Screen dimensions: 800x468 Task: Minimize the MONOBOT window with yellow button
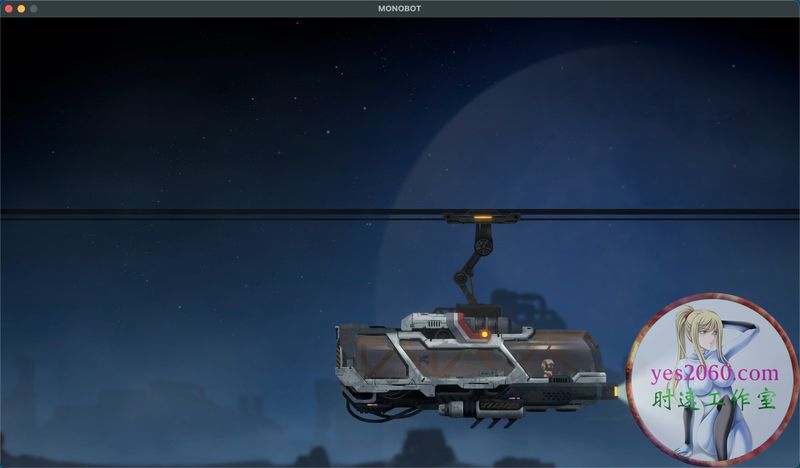(x=21, y=8)
